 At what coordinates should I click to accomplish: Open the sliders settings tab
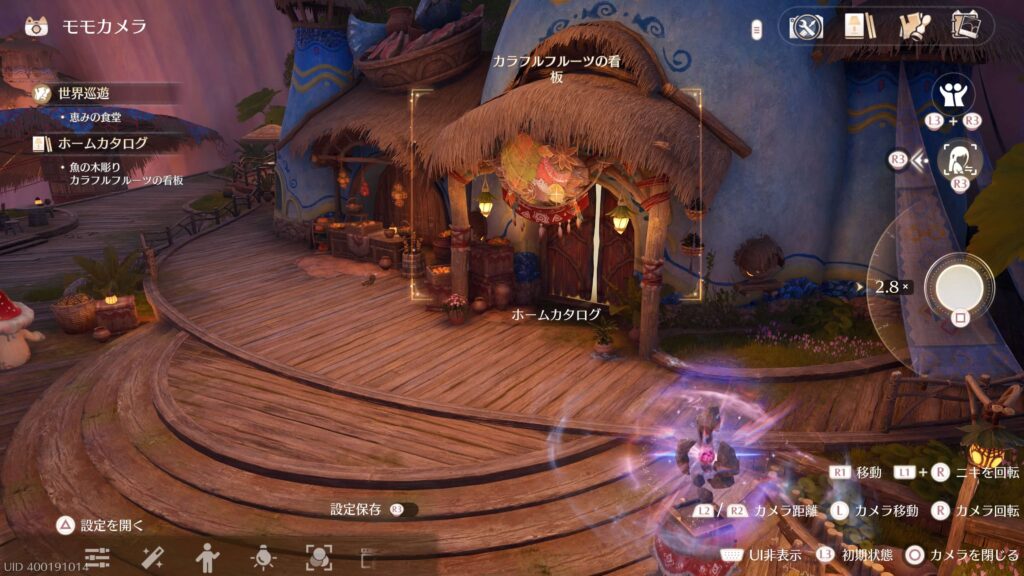[97, 557]
